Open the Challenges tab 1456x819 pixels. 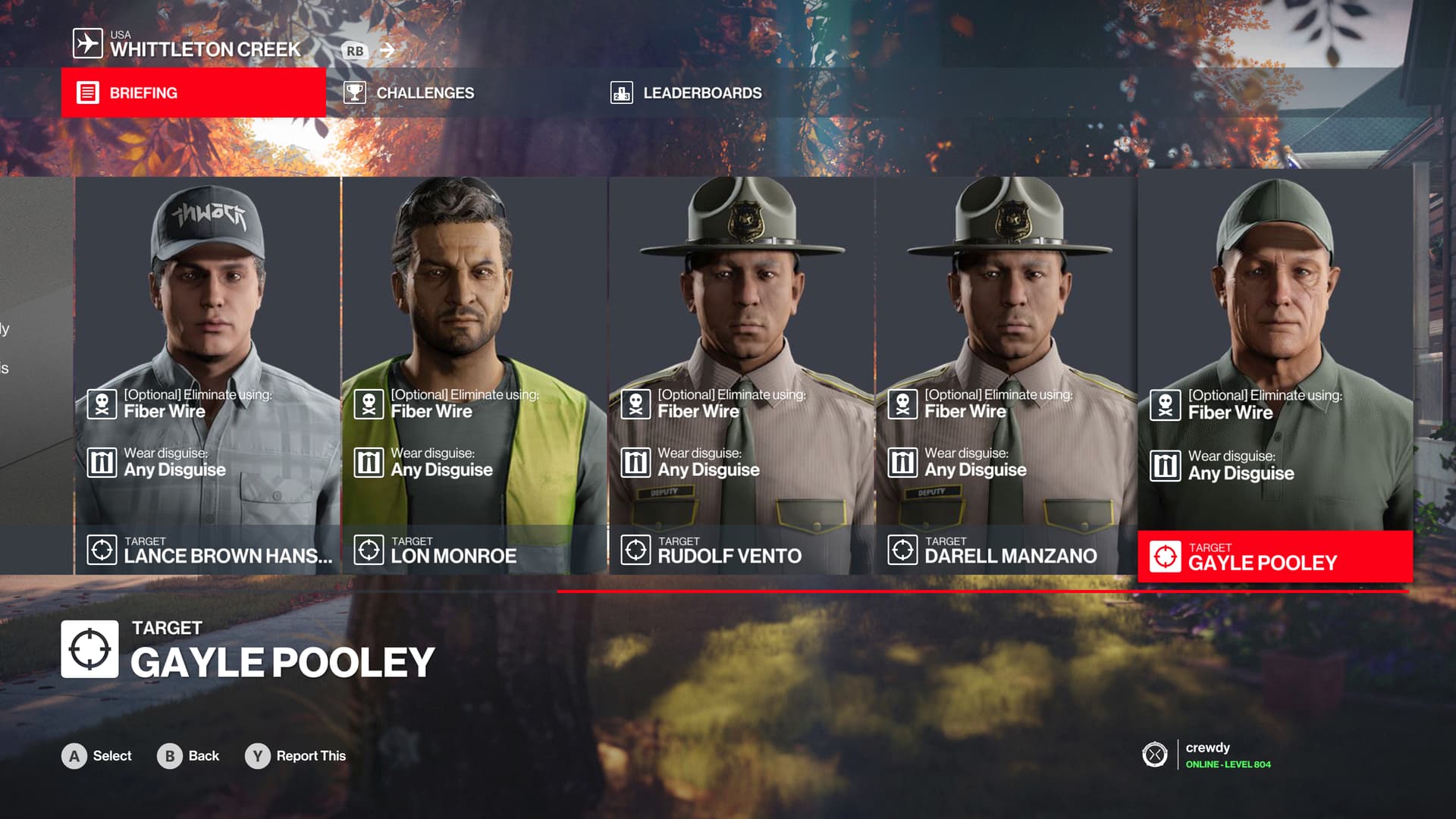point(425,93)
